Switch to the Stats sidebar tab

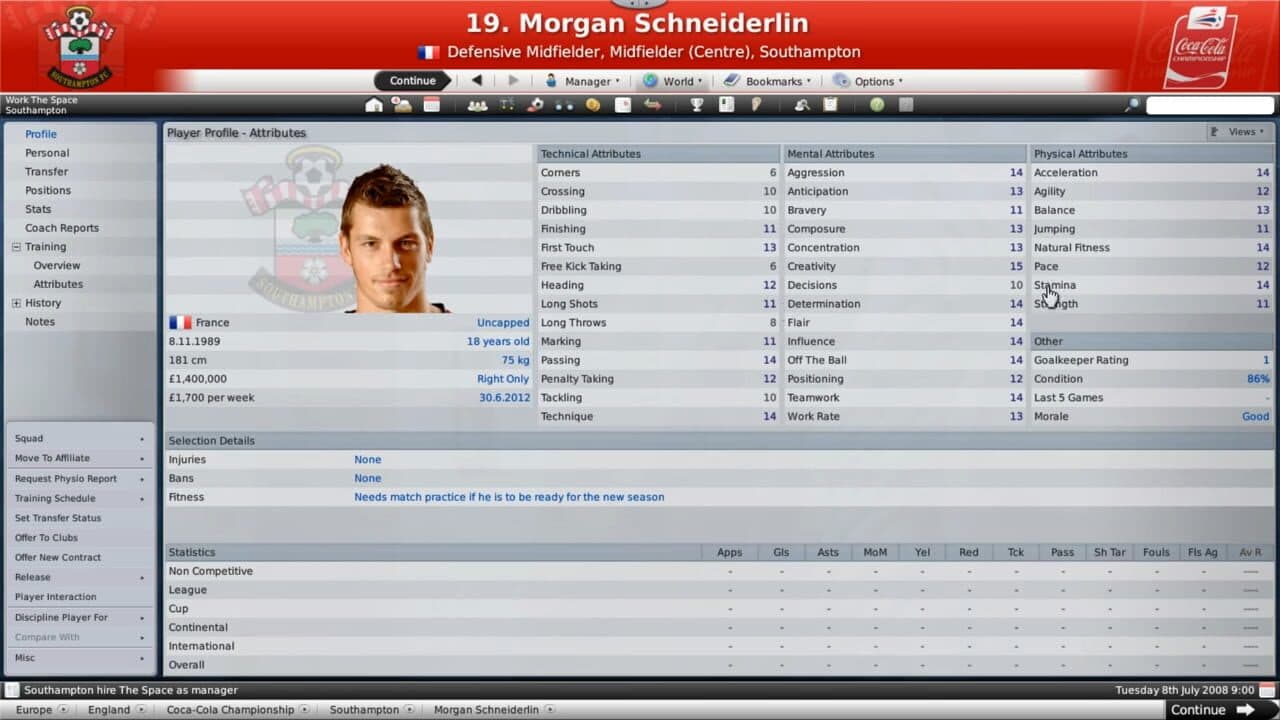38,208
